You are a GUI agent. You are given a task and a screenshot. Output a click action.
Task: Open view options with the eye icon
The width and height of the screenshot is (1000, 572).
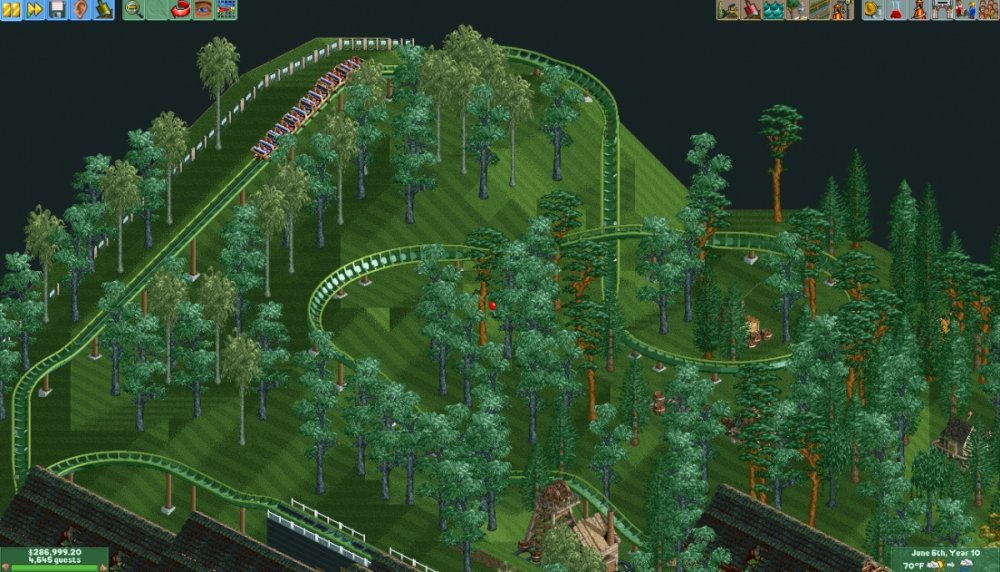(204, 10)
